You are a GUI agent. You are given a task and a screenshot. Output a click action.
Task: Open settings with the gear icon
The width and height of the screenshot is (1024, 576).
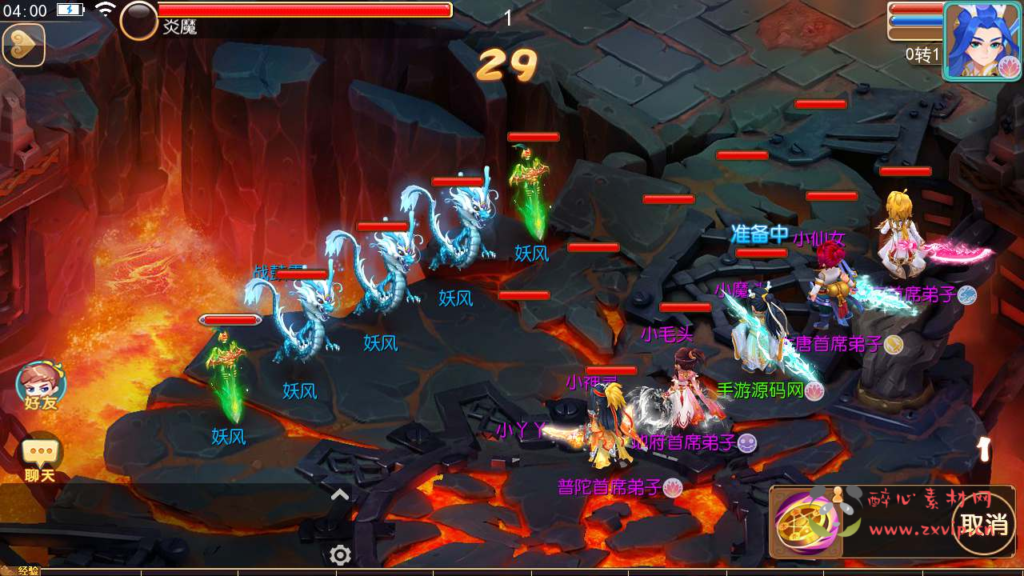[x=340, y=555]
